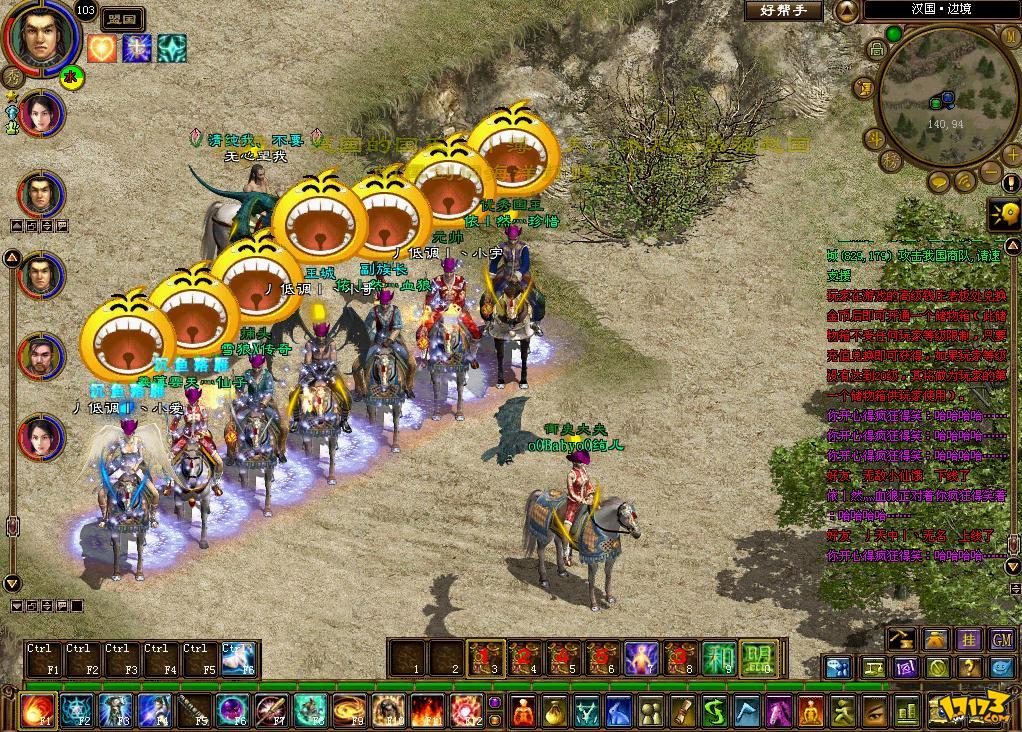
Task: Click the white horse icon in Ctrl+F6 slot
Action: (x=238, y=659)
